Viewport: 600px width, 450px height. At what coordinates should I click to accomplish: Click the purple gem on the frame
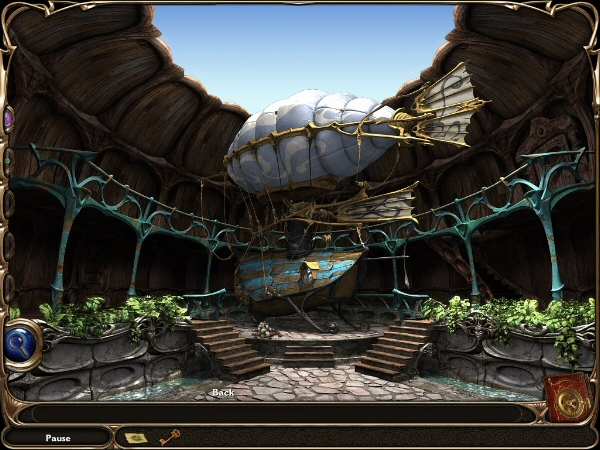click(8, 120)
